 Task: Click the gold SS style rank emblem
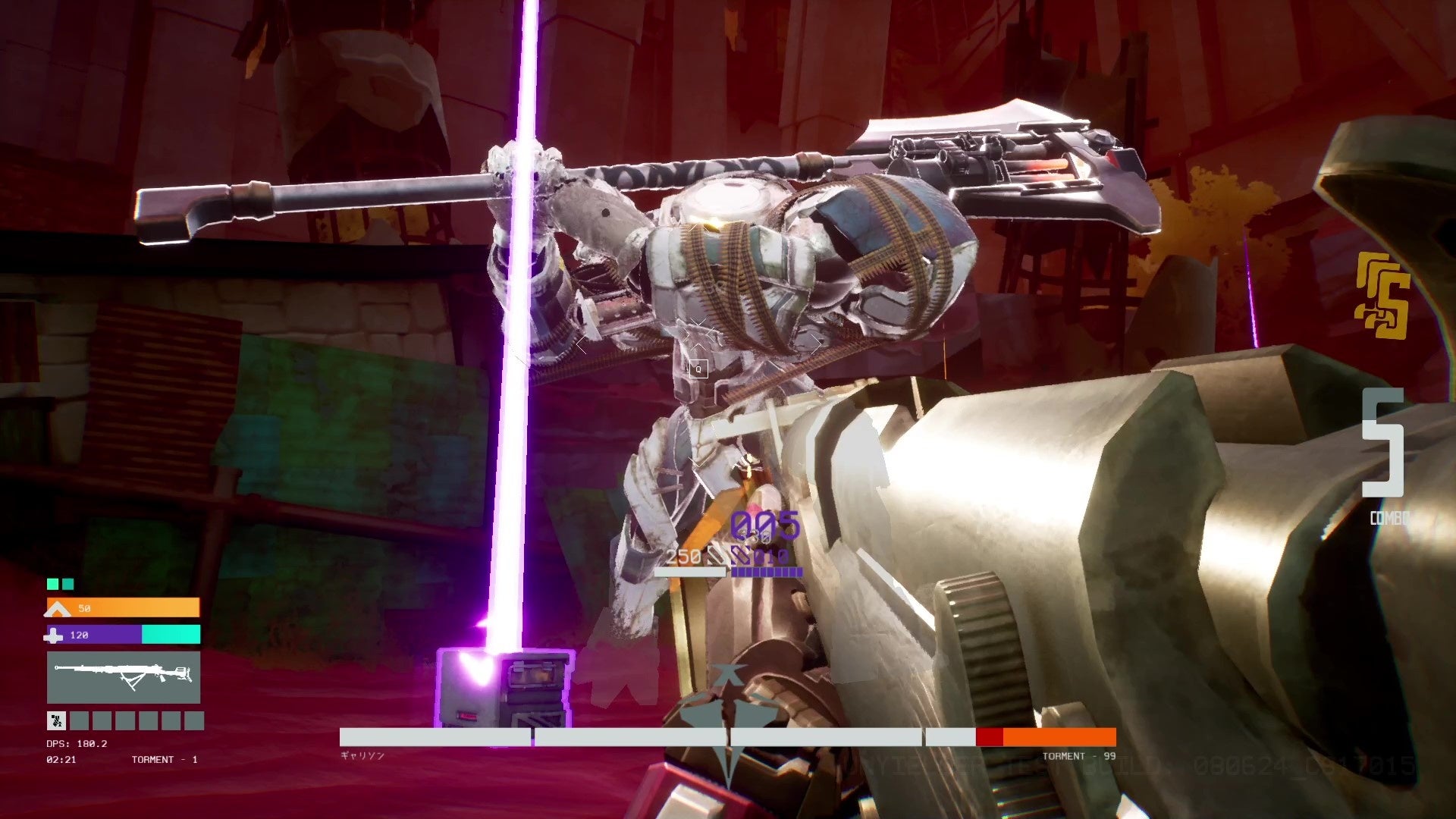point(1382,295)
